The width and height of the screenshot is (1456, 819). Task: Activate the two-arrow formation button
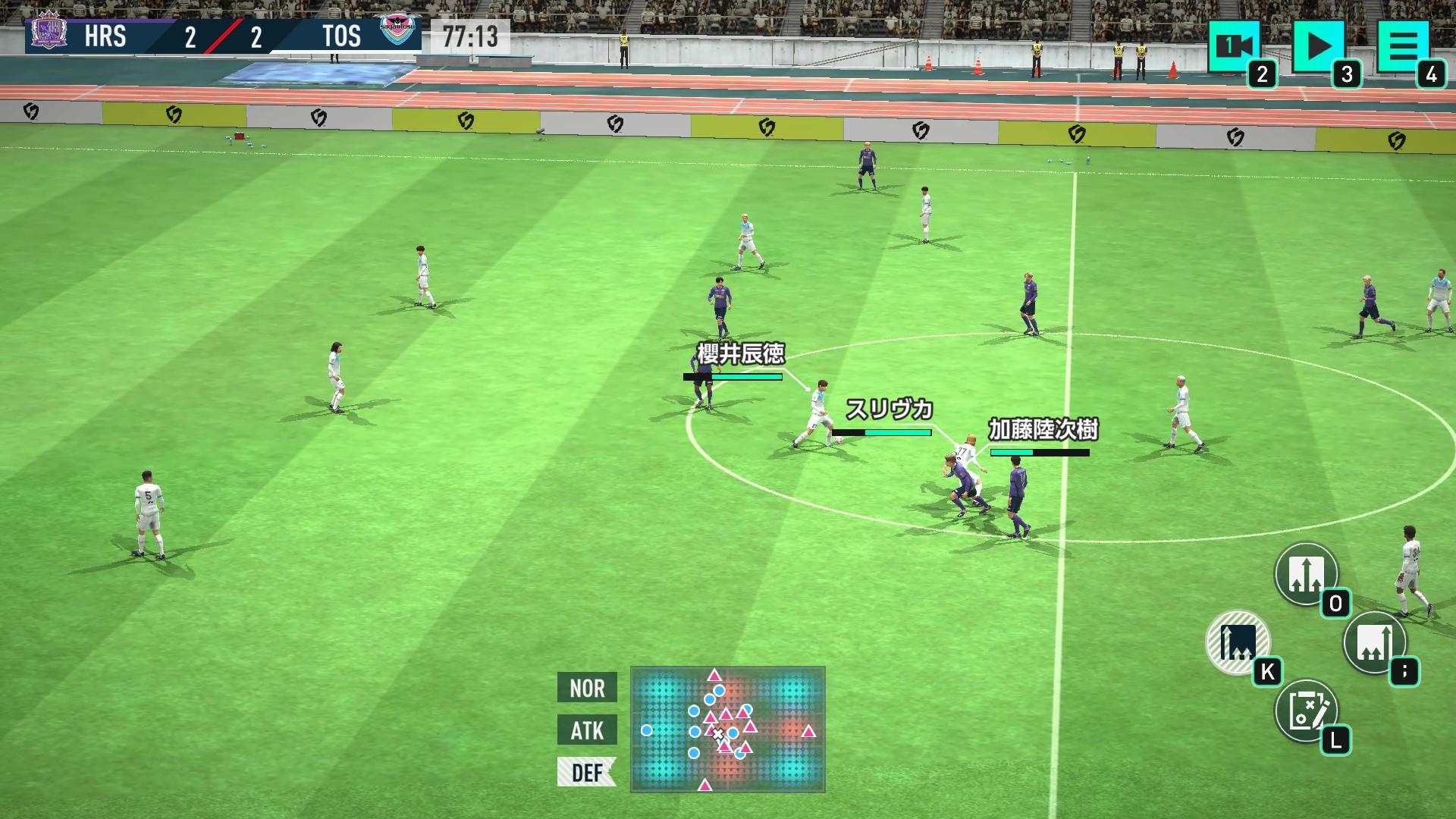click(x=1306, y=574)
